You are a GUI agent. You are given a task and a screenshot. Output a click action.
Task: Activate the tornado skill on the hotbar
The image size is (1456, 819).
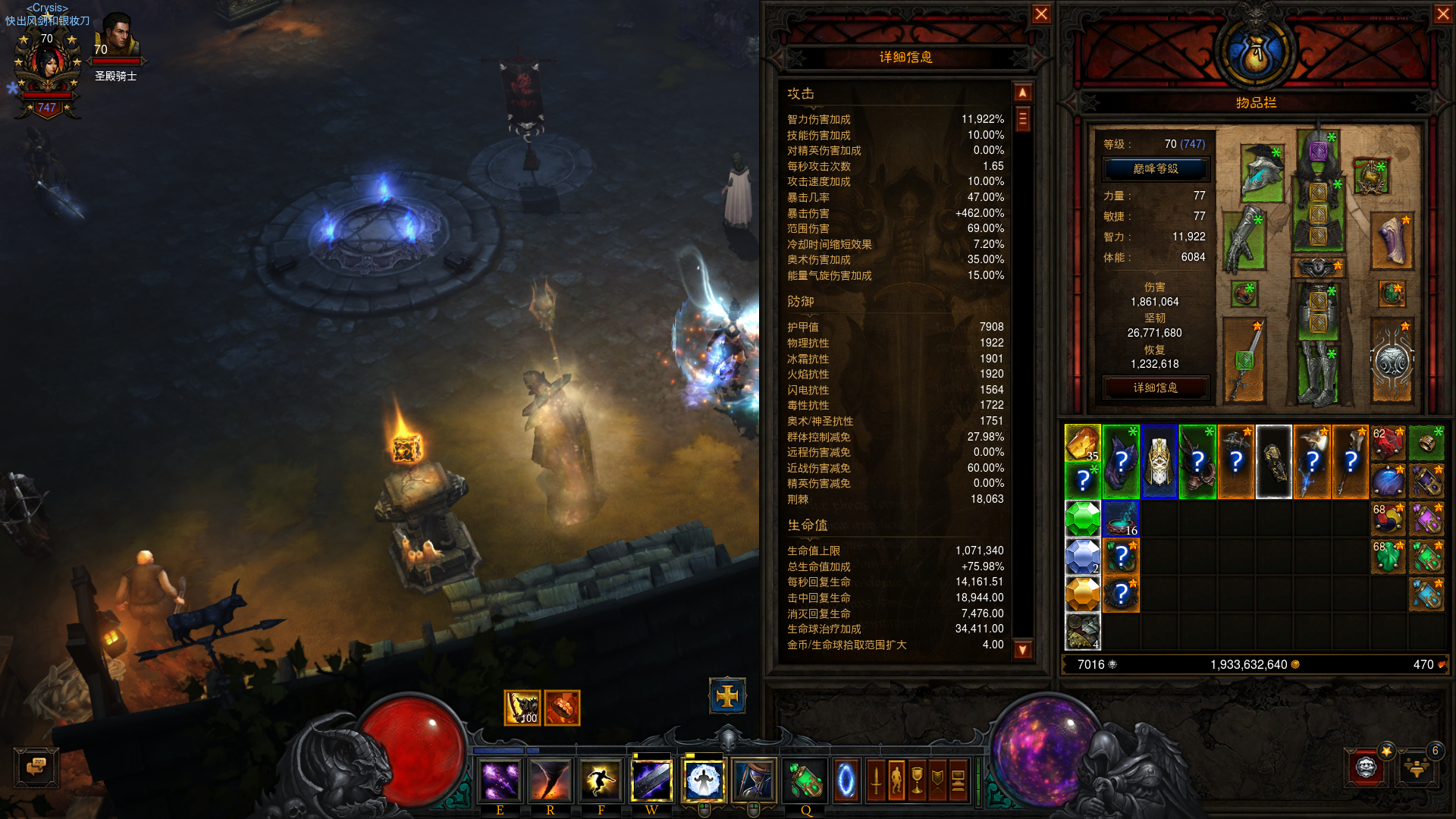[550, 780]
